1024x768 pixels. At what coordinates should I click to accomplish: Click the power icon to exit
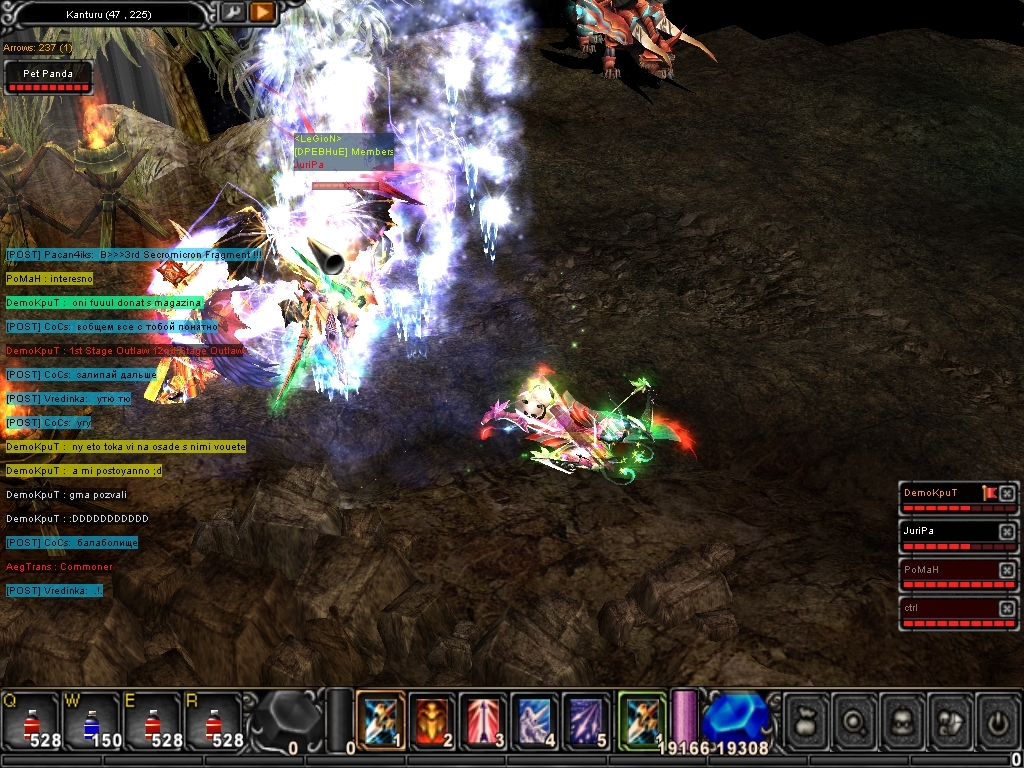click(998, 721)
